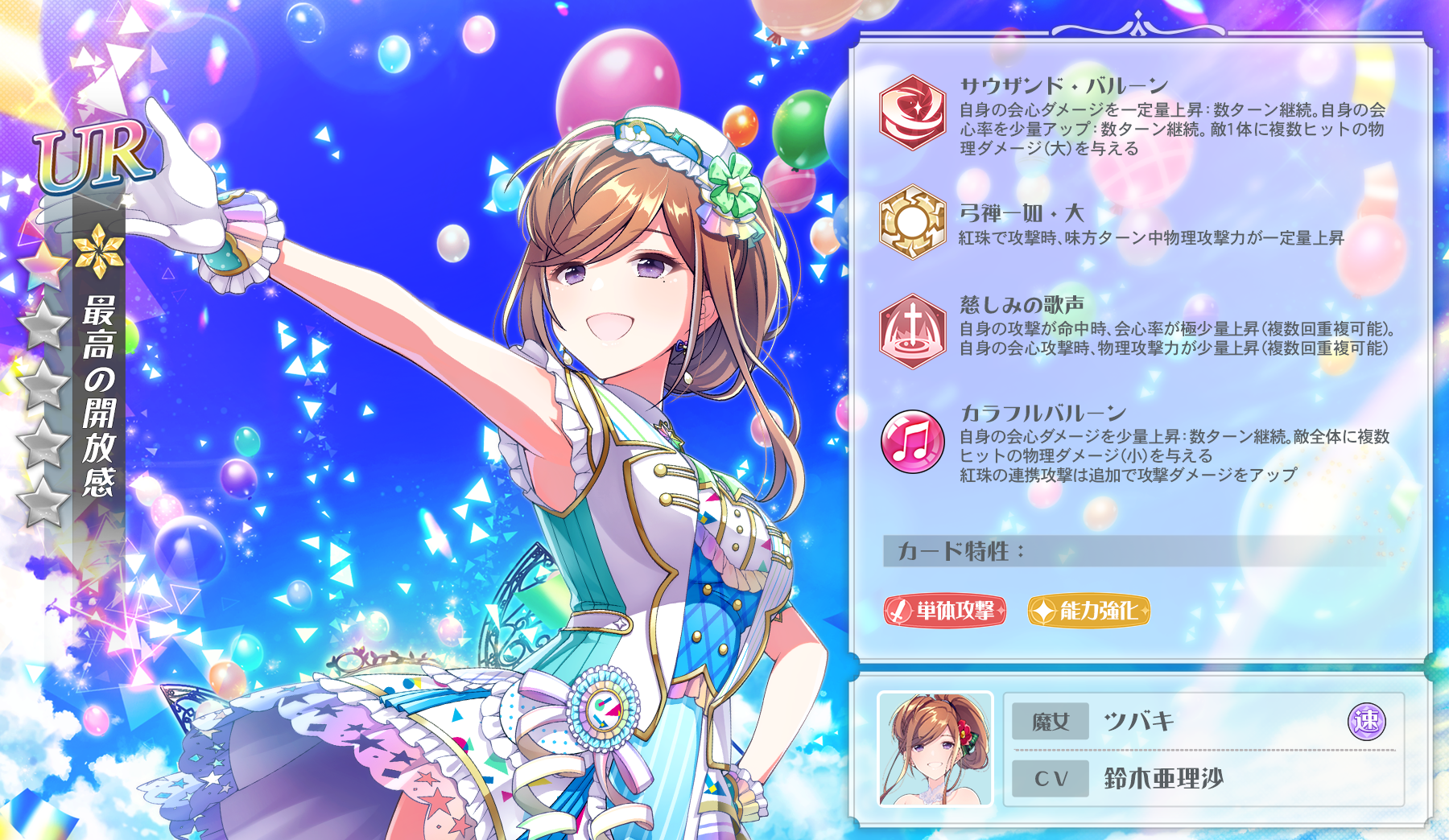
Task: Click the 弓禅一如・大 passive skill icon
Action: pos(910,220)
